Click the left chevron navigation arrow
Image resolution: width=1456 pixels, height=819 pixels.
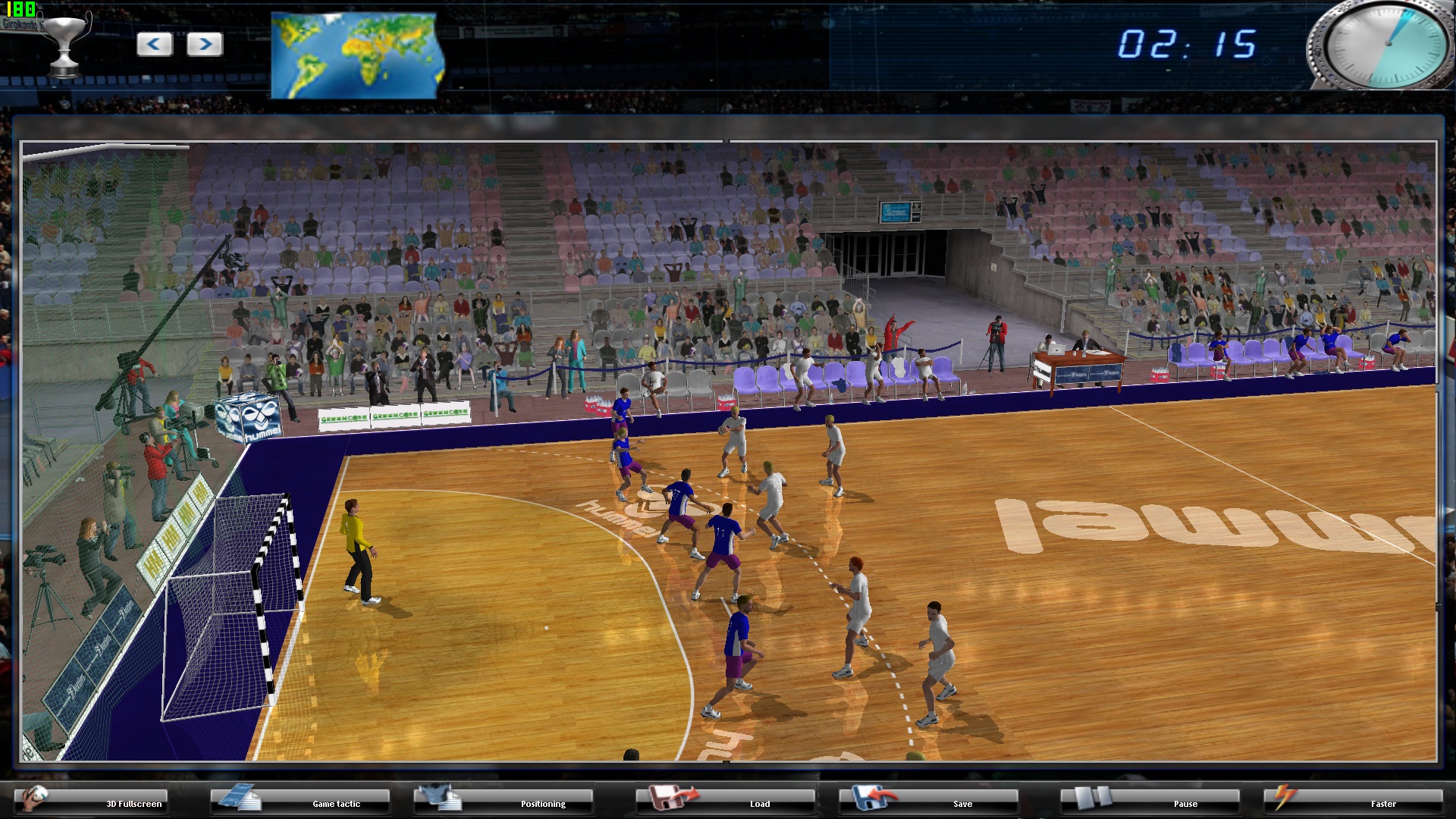pyautogui.click(x=154, y=44)
